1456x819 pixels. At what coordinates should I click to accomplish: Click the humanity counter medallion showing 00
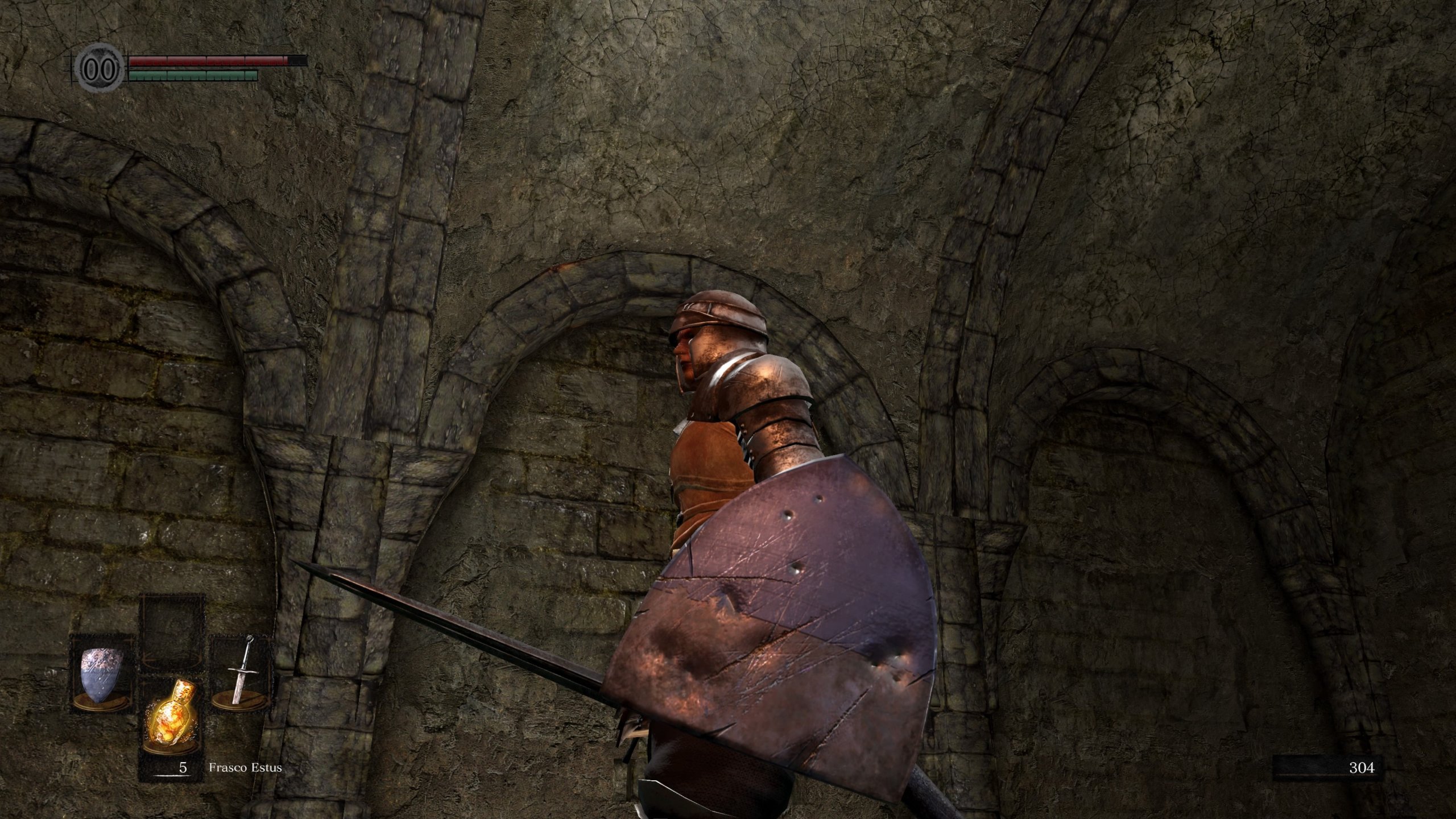tap(100, 68)
